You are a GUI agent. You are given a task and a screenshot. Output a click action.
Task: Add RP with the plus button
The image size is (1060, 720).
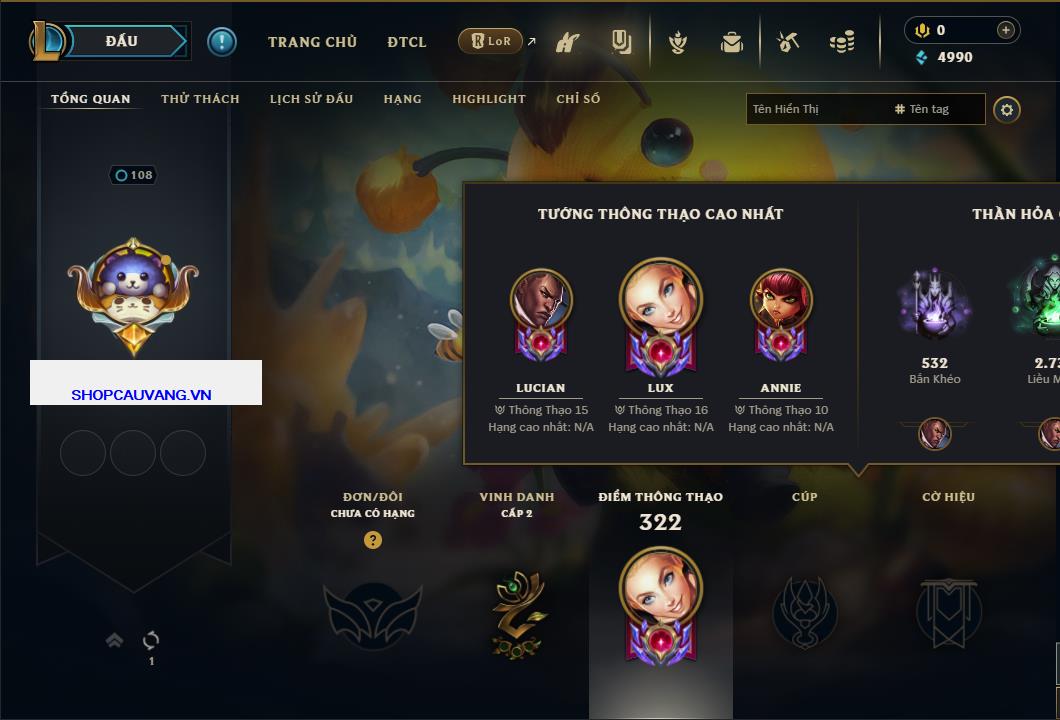pyautogui.click(x=1005, y=30)
